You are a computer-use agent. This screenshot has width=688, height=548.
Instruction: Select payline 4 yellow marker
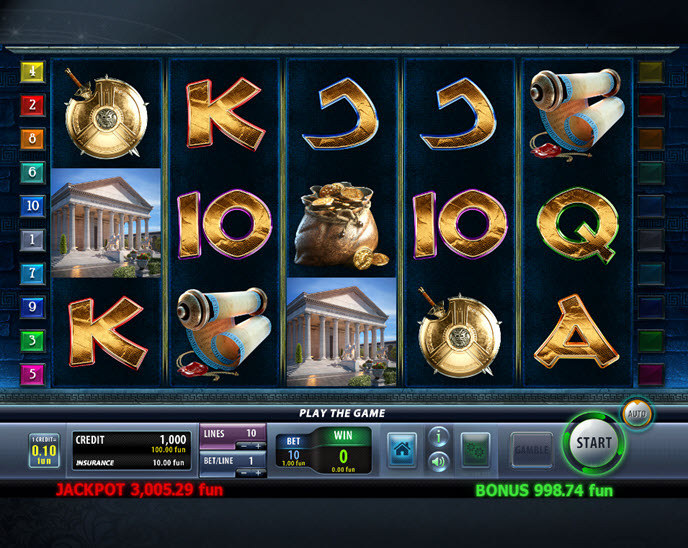click(32, 72)
